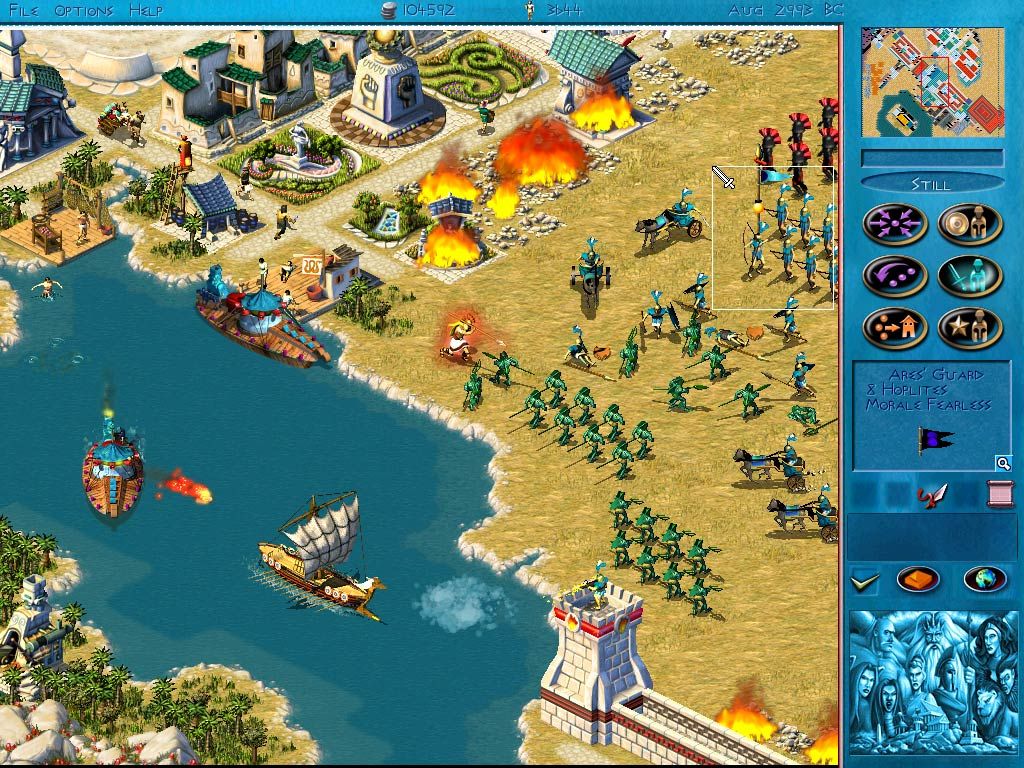
Task: Open the world map globe button
Action: click(984, 579)
